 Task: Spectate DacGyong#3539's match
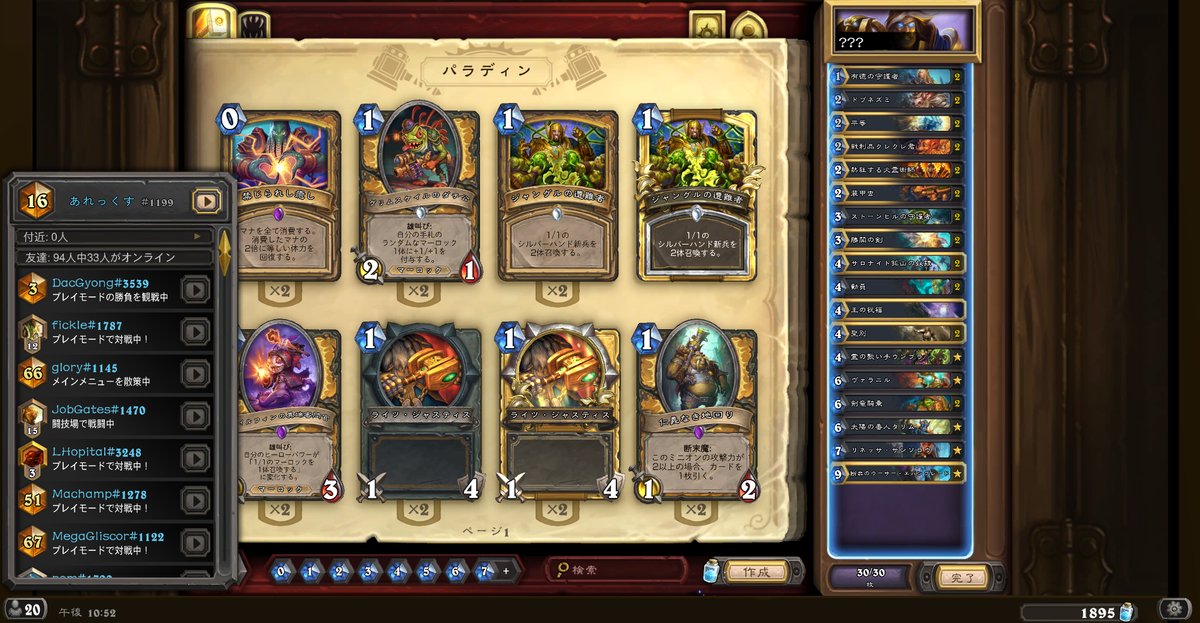tap(195, 290)
